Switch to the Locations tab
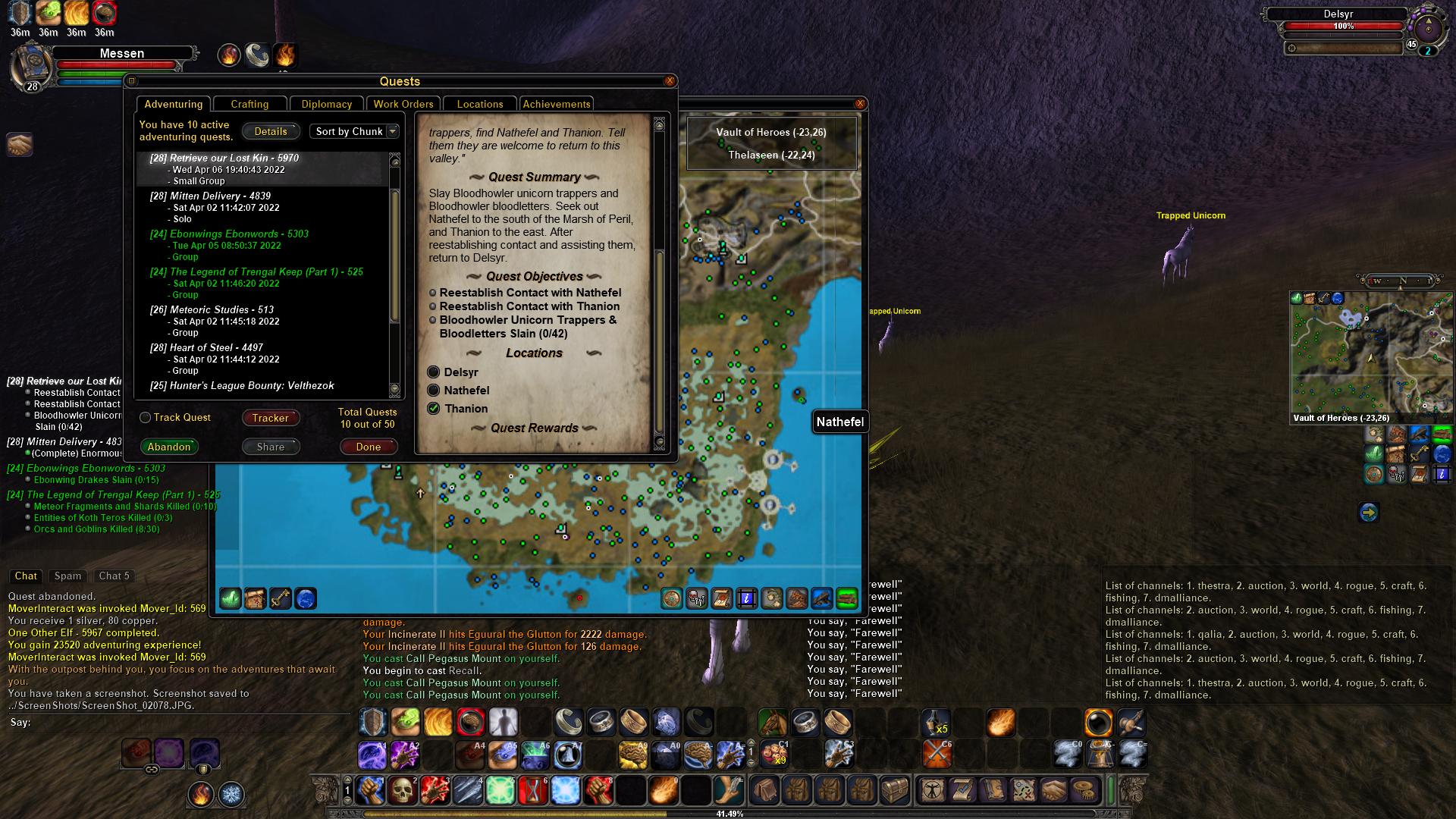The height and width of the screenshot is (819, 1456). point(479,104)
